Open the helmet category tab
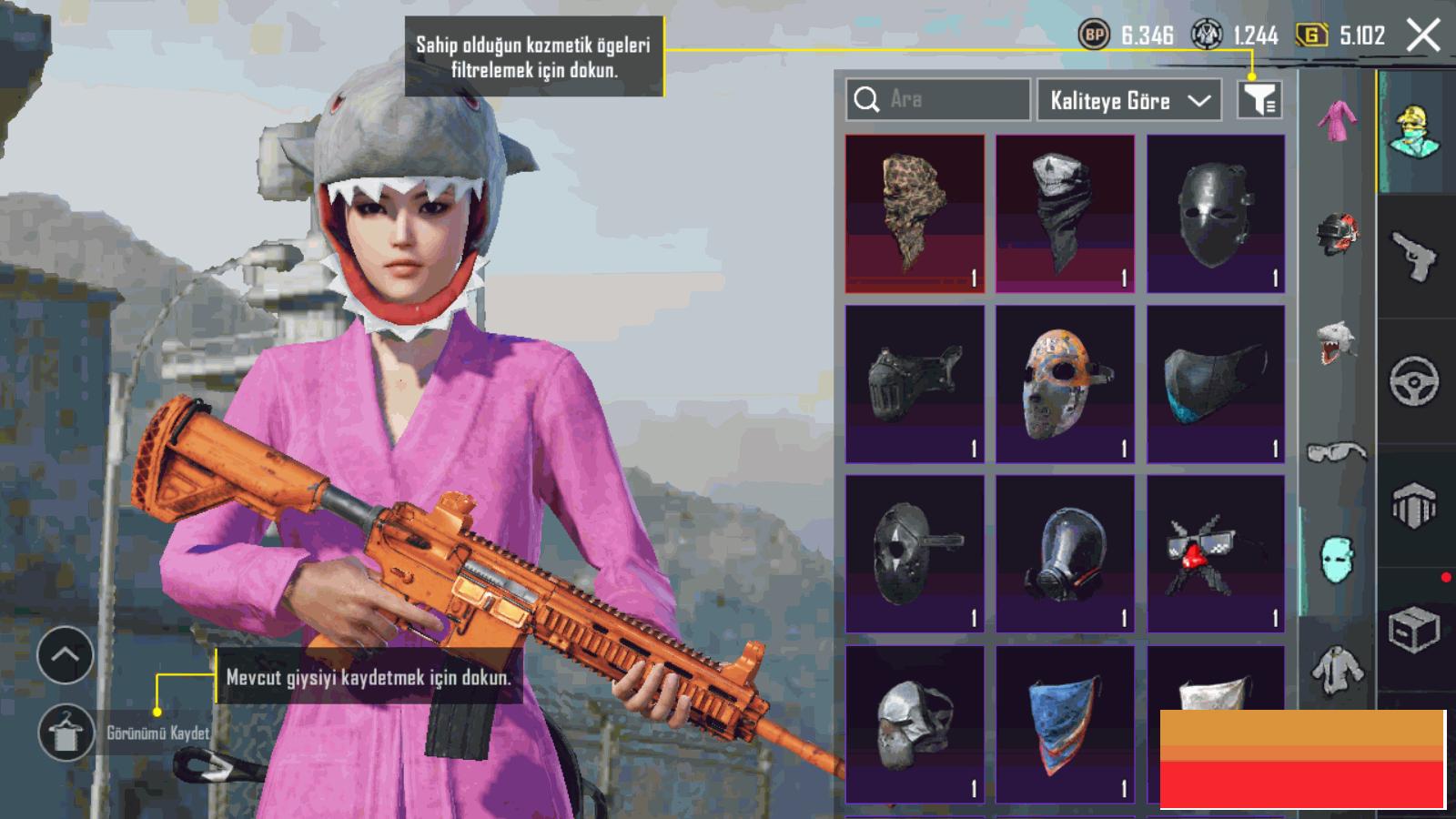Image resolution: width=1456 pixels, height=819 pixels. (x=1337, y=232)
